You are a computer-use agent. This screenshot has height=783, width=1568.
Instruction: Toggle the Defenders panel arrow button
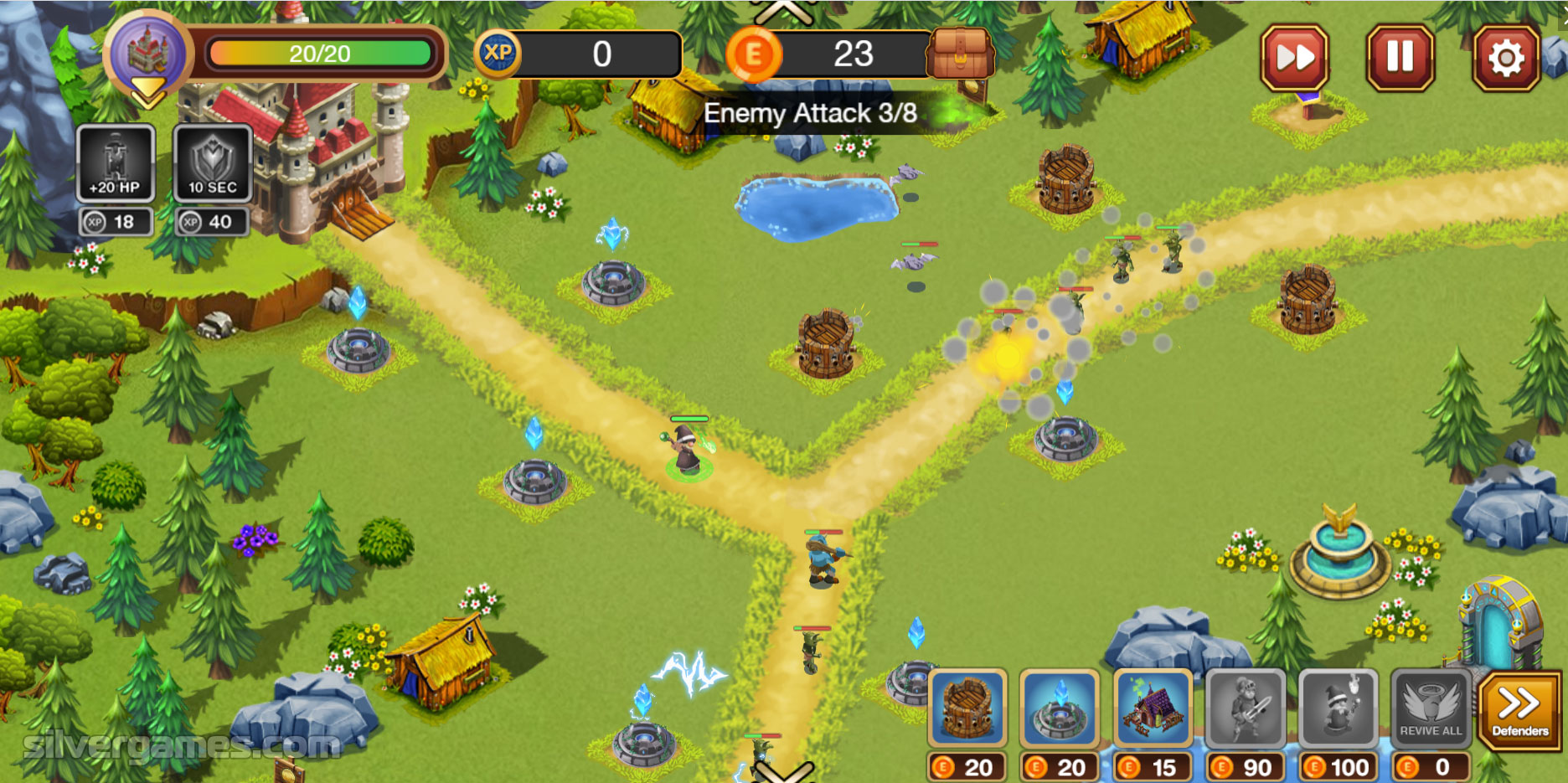(x=1519, y=710)
